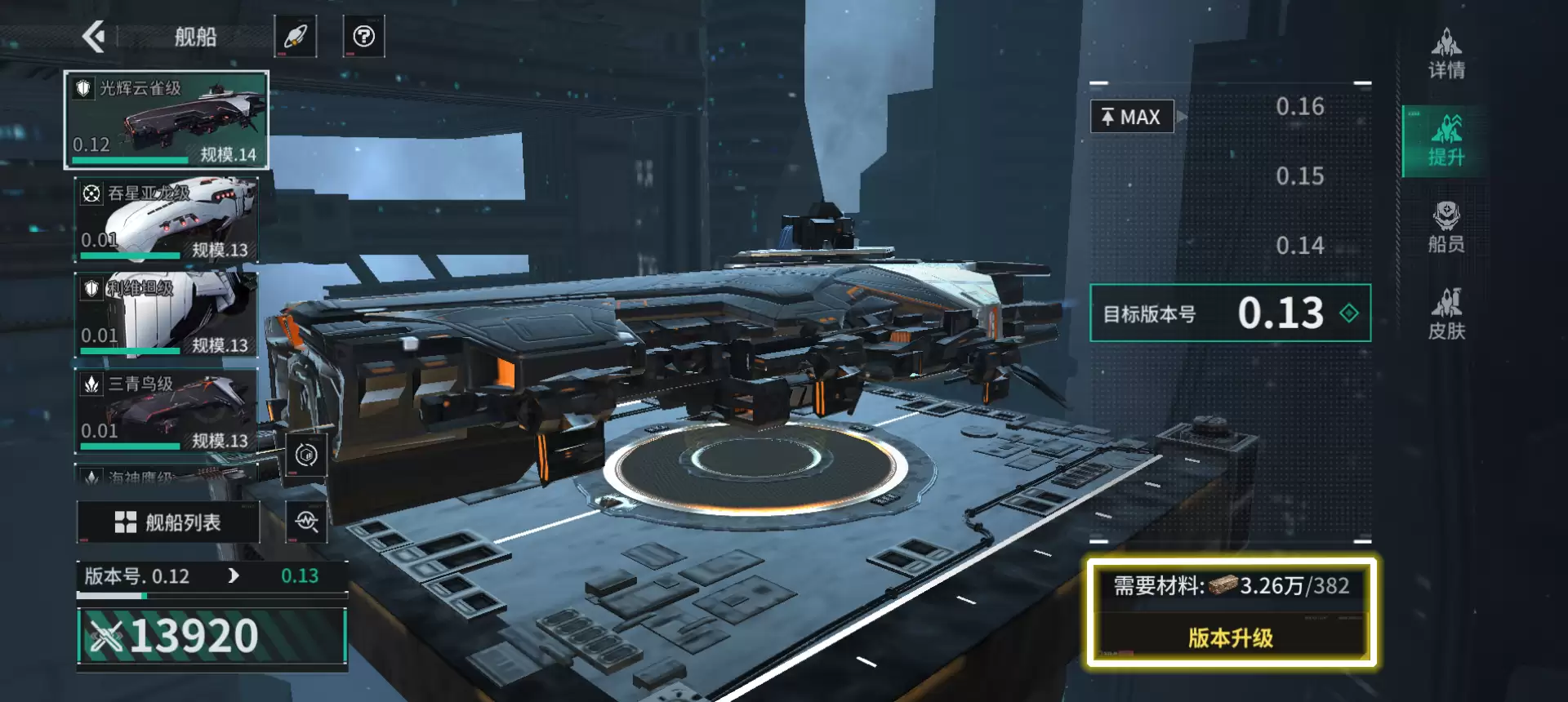Click the pulse wave icon button

coord(307,522)
